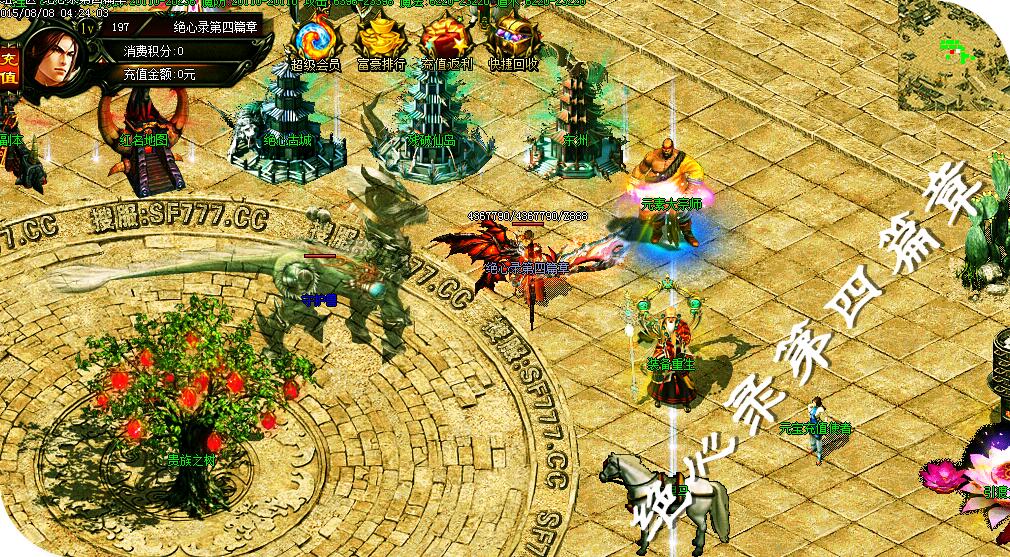Open the 充值返利 recharge rebate icon
The width and height of the screenshot is (1010, 557).
pyautogui.click(x=446, y=41)
